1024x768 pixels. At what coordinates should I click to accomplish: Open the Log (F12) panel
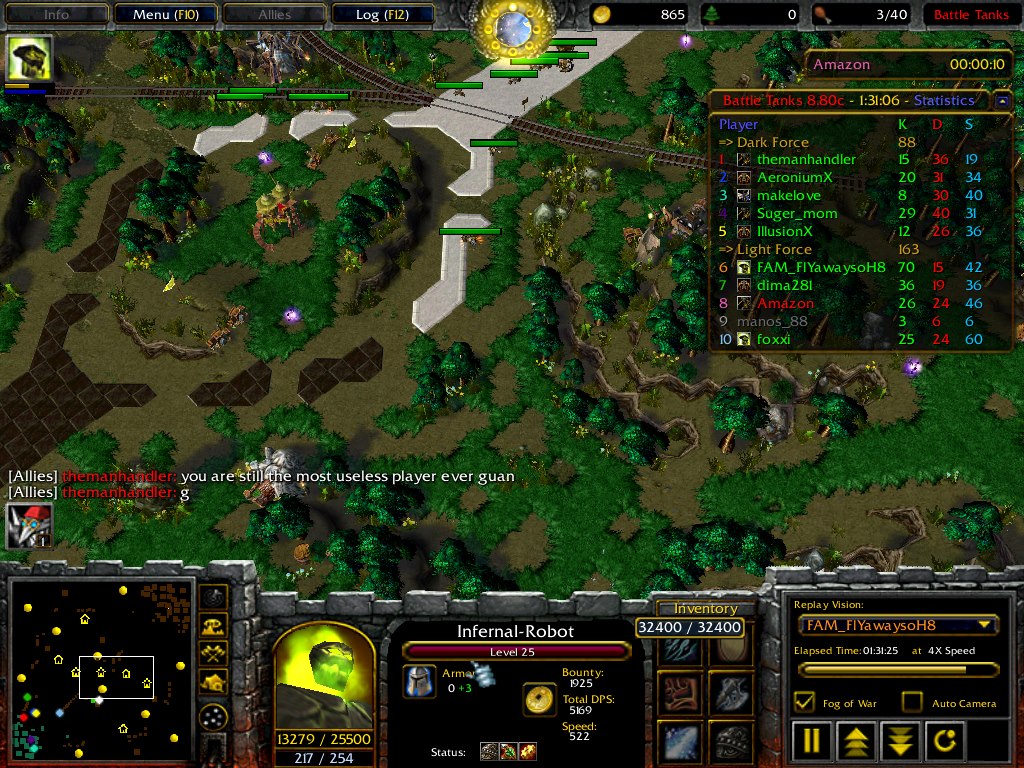click(x=381, y=14)
